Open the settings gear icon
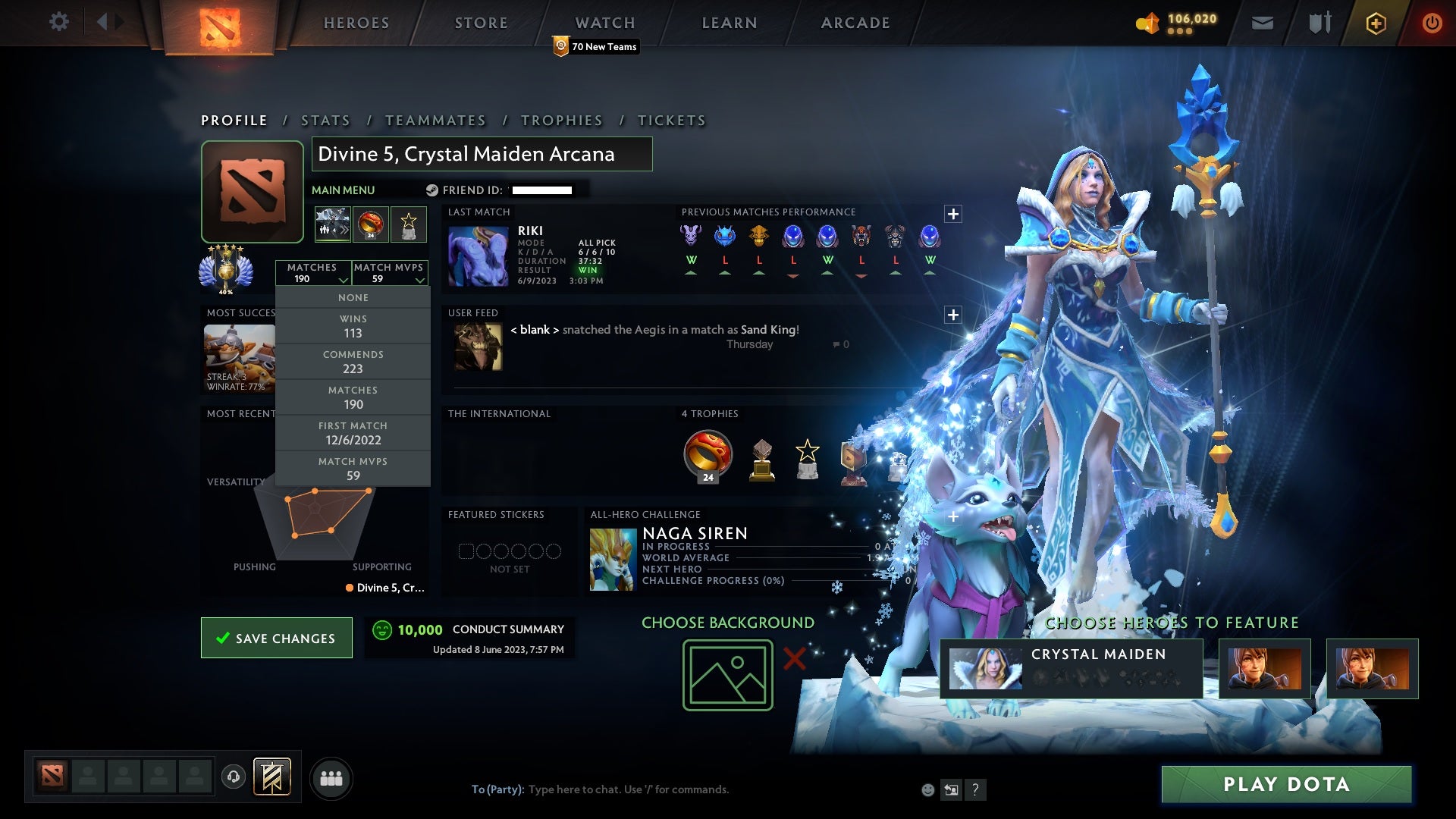This screenshot has height=819, width=1456. pos(59,22)
